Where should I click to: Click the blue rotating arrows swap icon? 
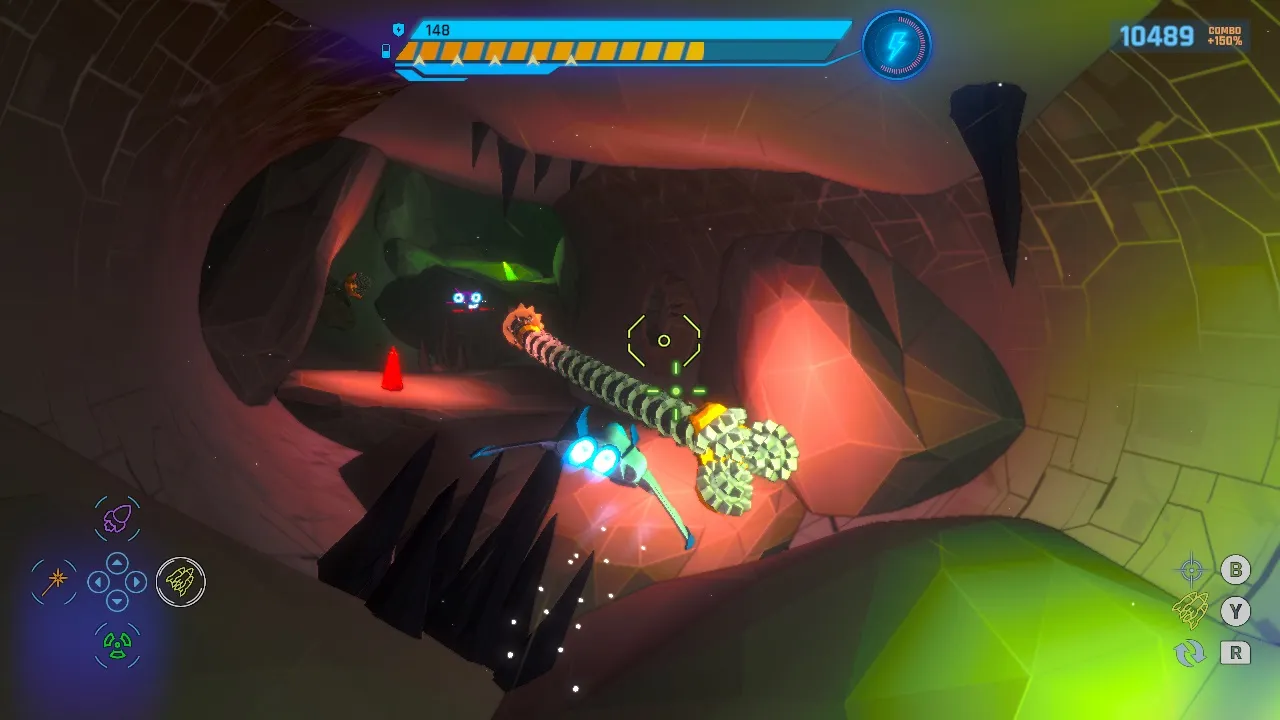click(x=1190, y=653)
